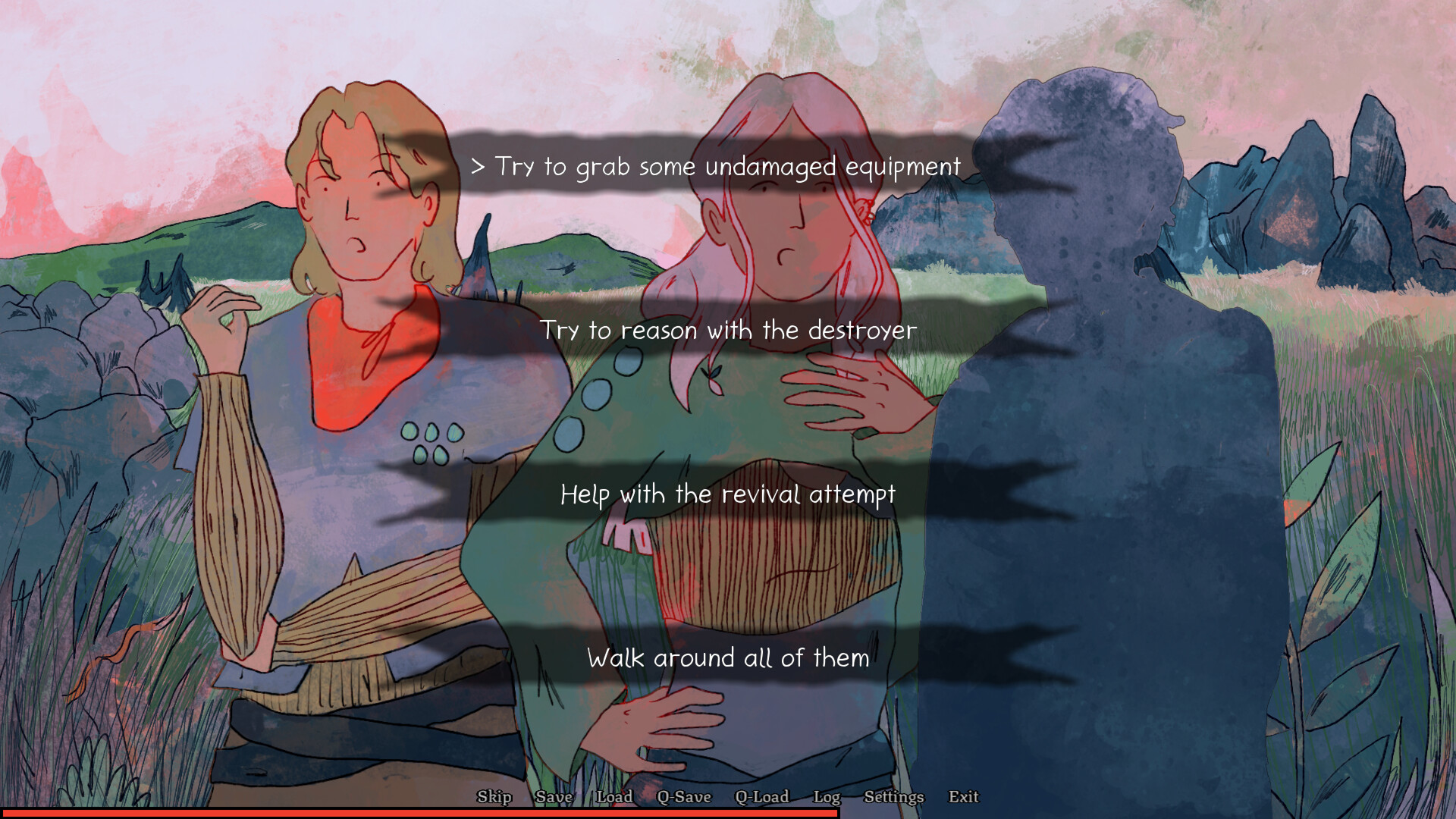The height and width of the screenshot is (819, 1456).
Task: Quick-save the game with Q-Save
Action: point(686,797)
